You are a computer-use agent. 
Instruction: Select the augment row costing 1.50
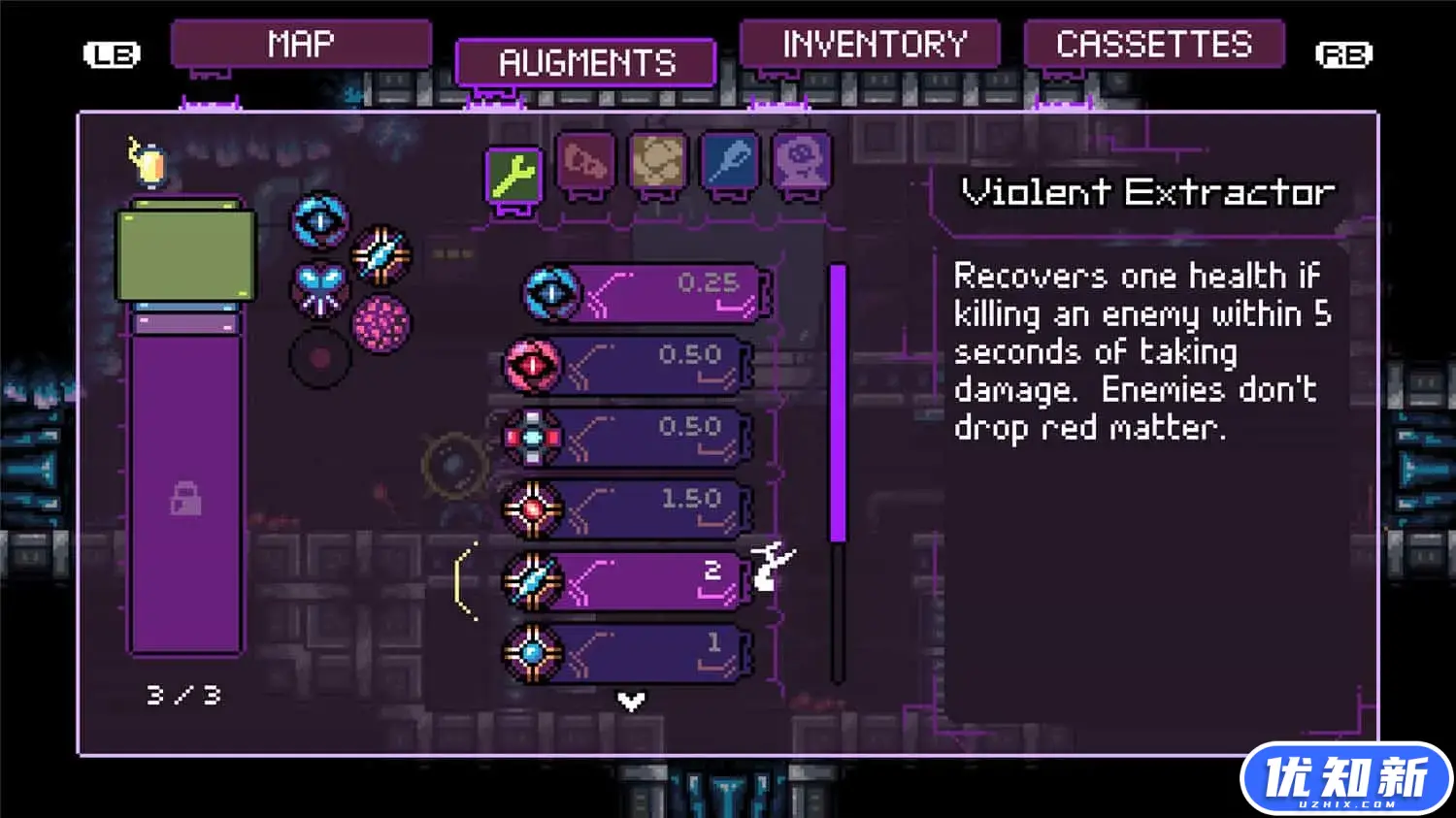pos(628,508)
